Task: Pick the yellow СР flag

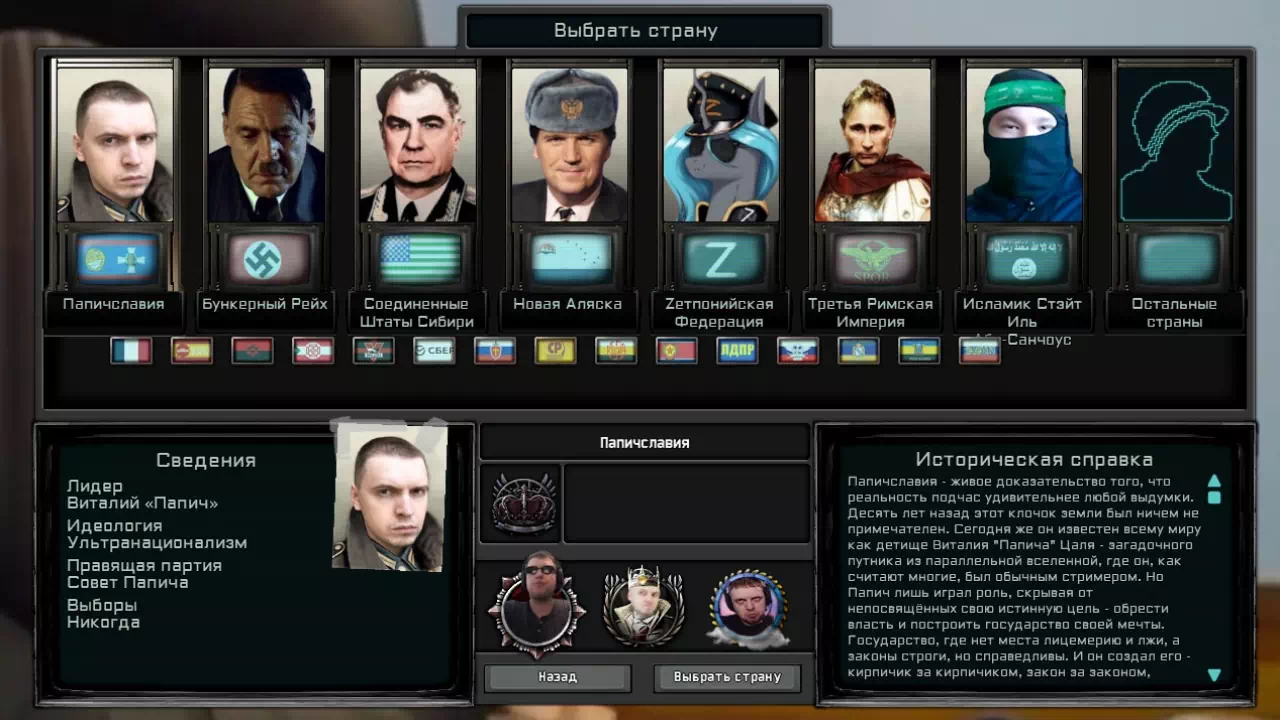Action: [x=555, y=351]
